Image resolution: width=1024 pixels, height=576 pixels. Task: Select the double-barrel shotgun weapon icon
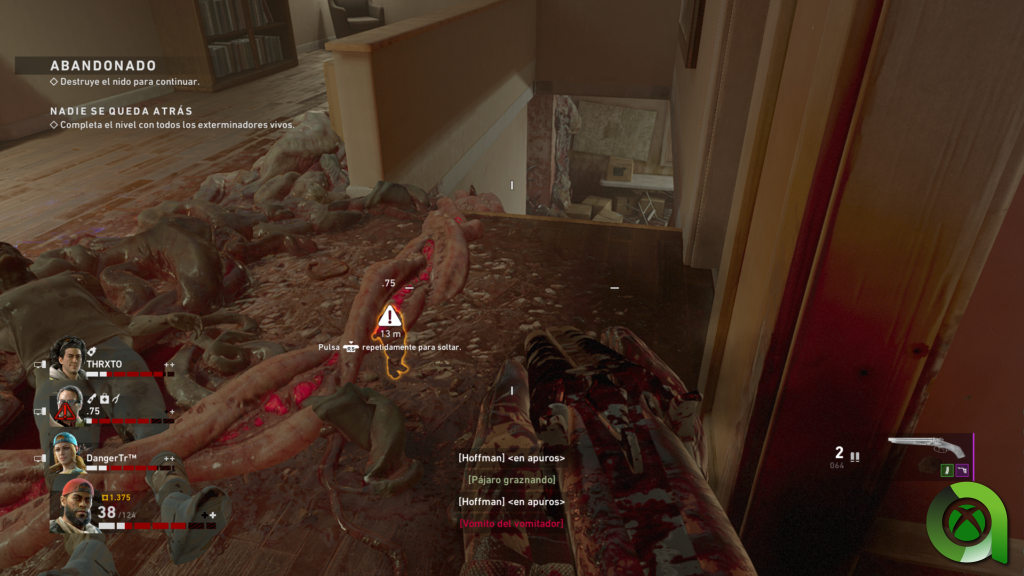tap(926, 447)
